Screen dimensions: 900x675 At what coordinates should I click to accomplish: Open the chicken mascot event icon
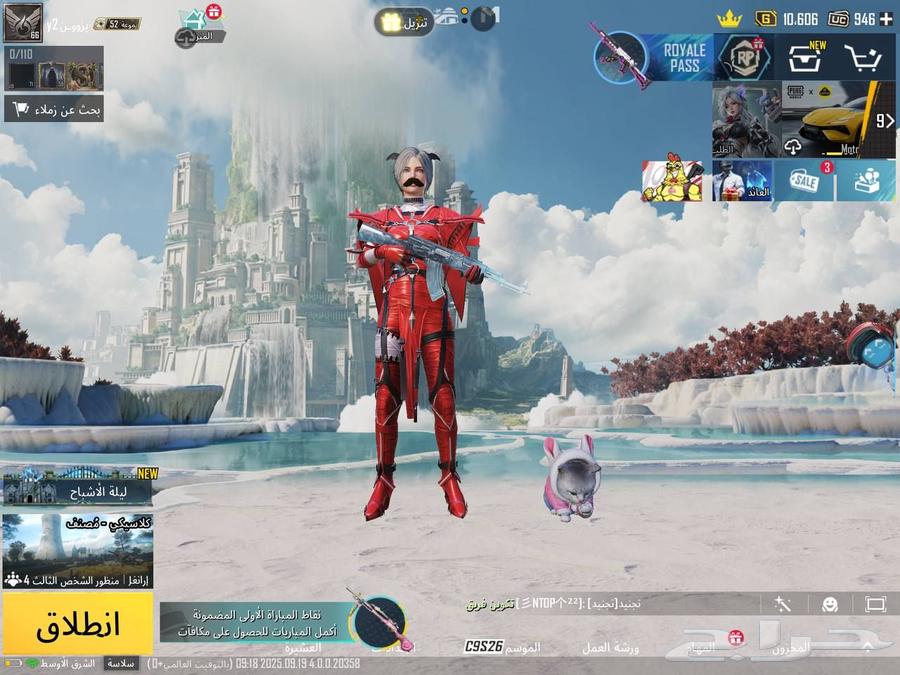pyautogui.click(x=671, y=181)
